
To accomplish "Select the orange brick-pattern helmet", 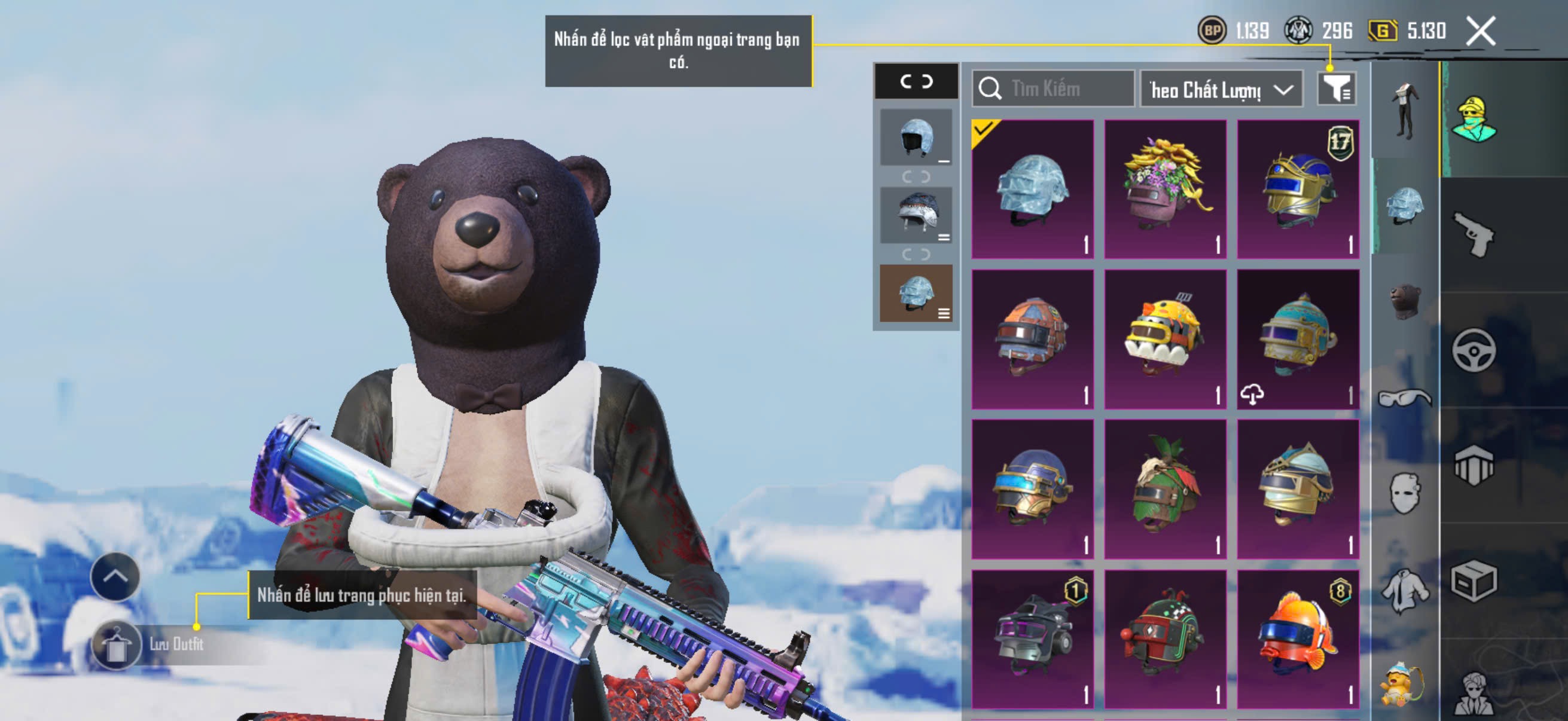I will click(1032, 339).
